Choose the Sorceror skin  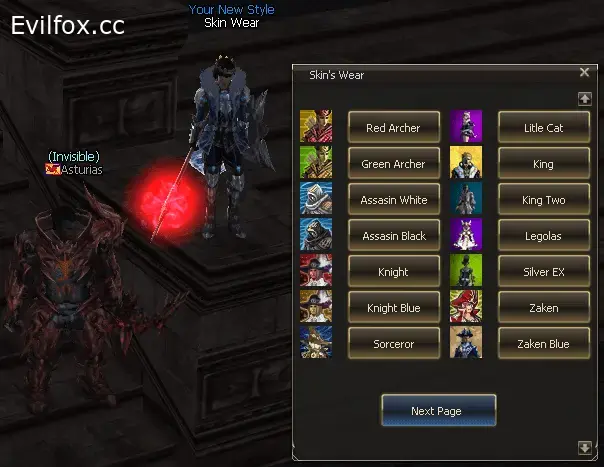click(393, 344)
